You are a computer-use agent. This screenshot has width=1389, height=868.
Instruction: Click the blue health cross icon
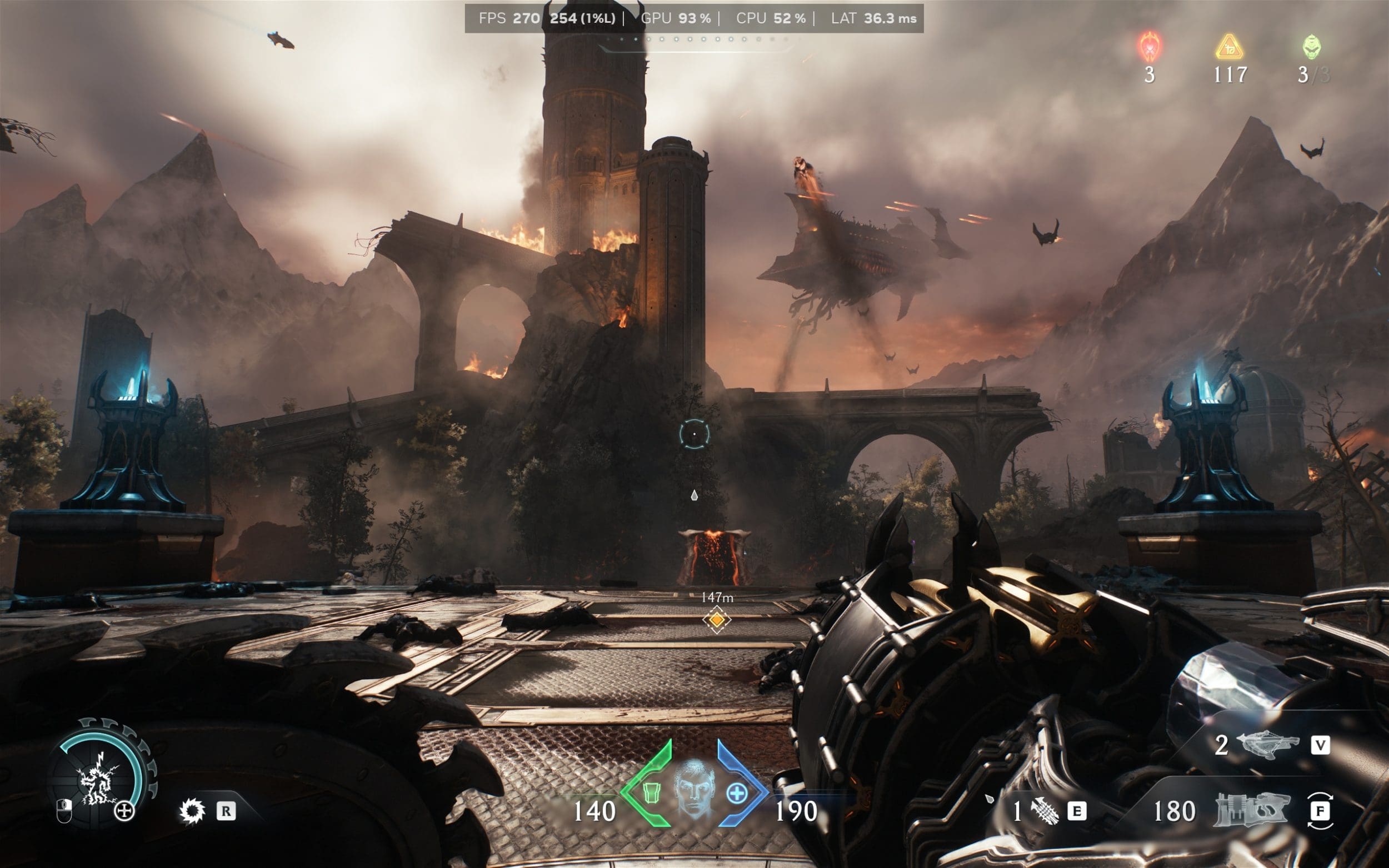pos(737,794)
